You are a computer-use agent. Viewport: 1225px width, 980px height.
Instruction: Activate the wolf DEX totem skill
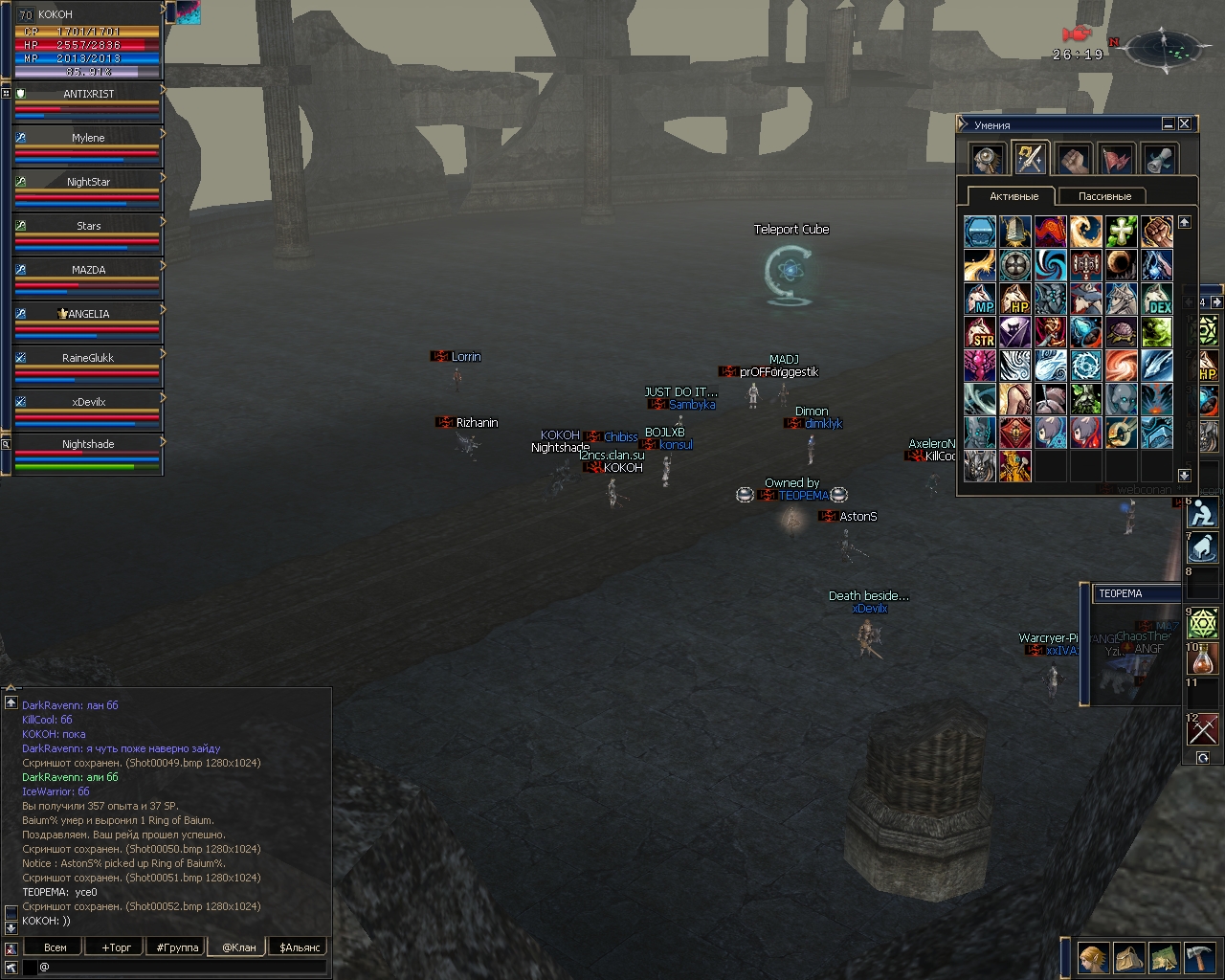coord(1157,299)
